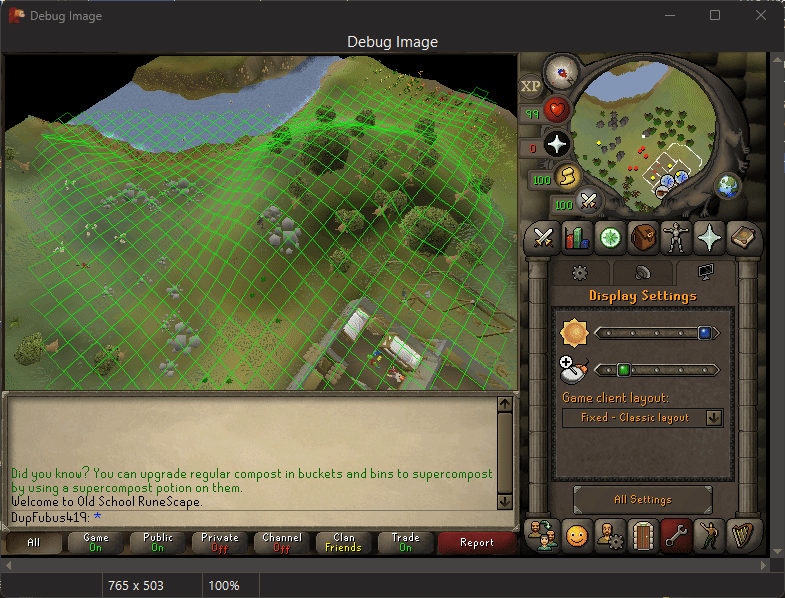Click the mouse zoom slider's green handle

(623, 370)
